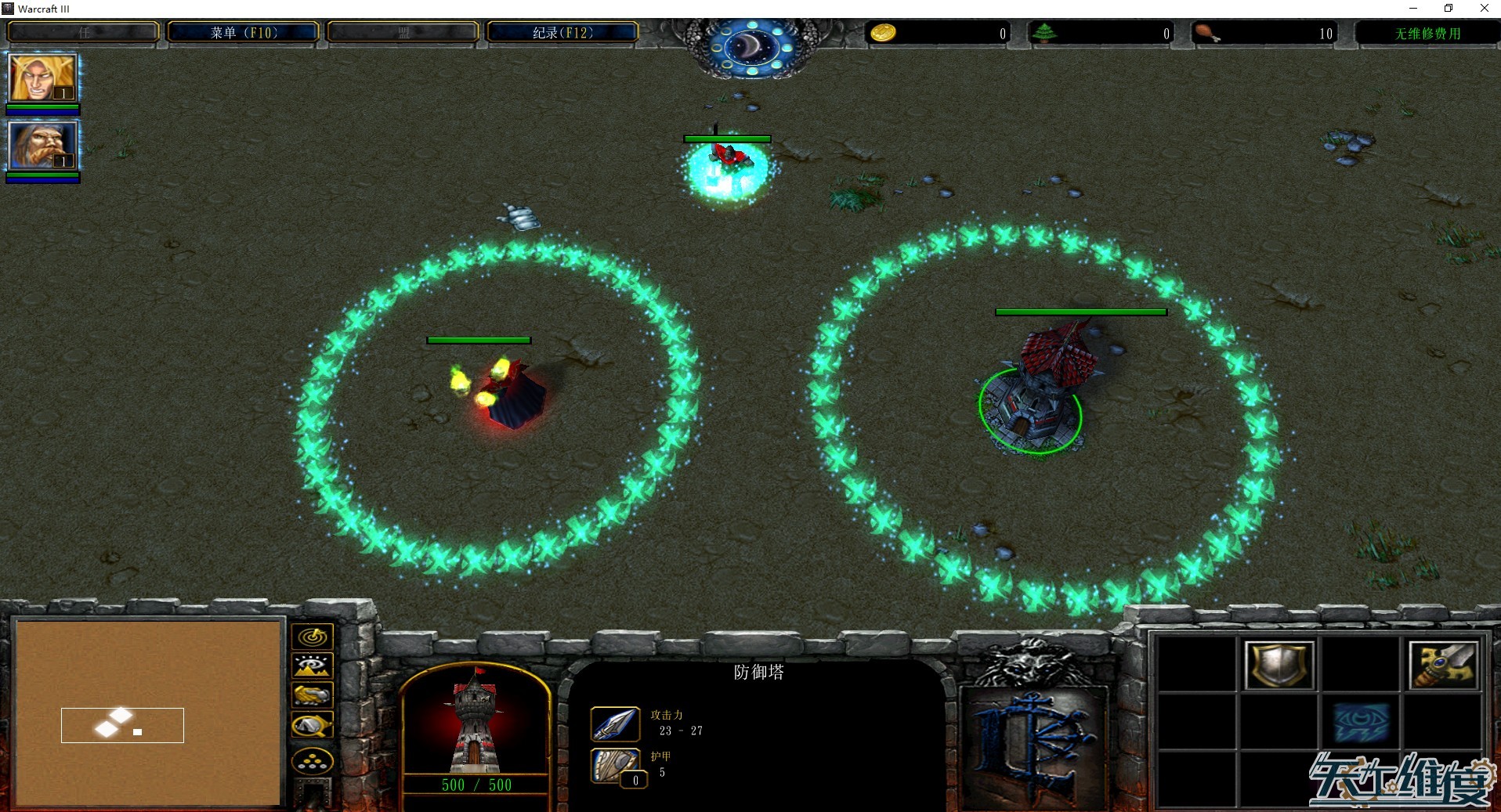Click the minimap
1501x812 pixels.
point(148,711)
